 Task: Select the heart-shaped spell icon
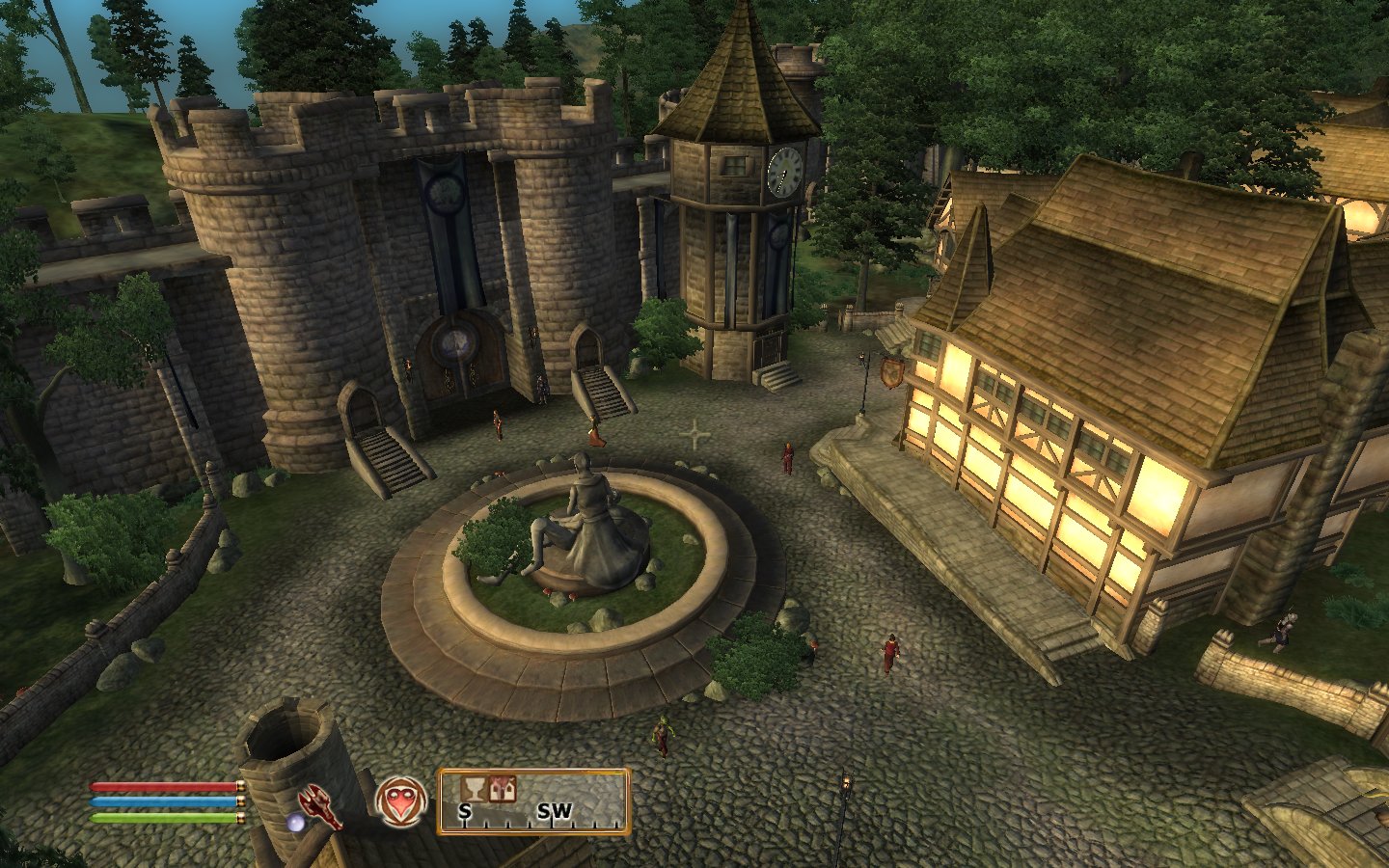coord(399,801)
